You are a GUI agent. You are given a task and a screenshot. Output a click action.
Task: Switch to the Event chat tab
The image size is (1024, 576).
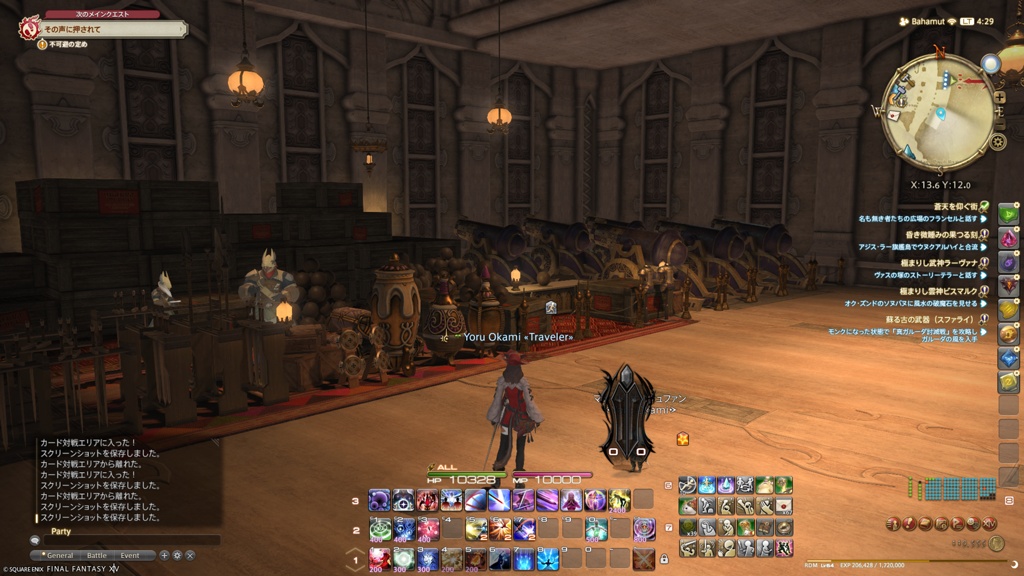click(130, 555)
